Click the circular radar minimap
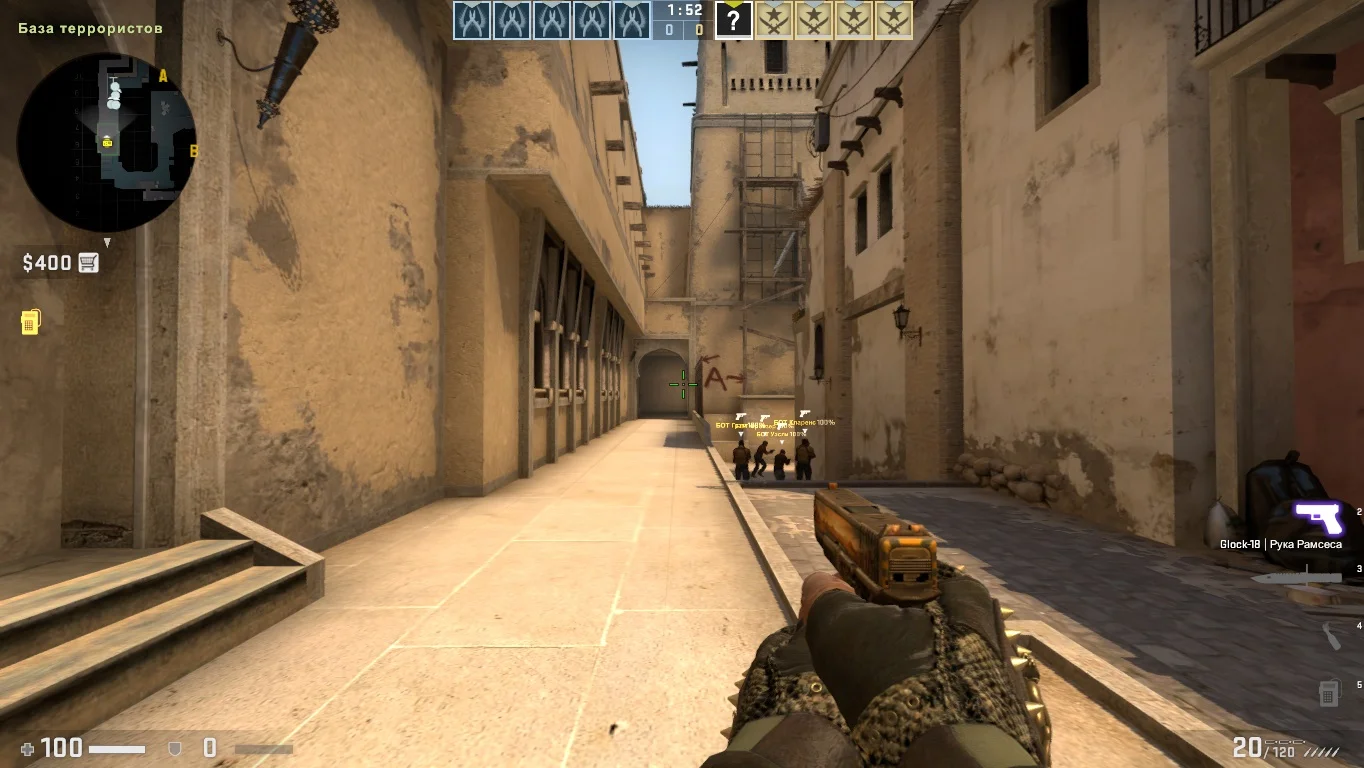This screenshot has width=1364, height=768. (x=107, y=143)
